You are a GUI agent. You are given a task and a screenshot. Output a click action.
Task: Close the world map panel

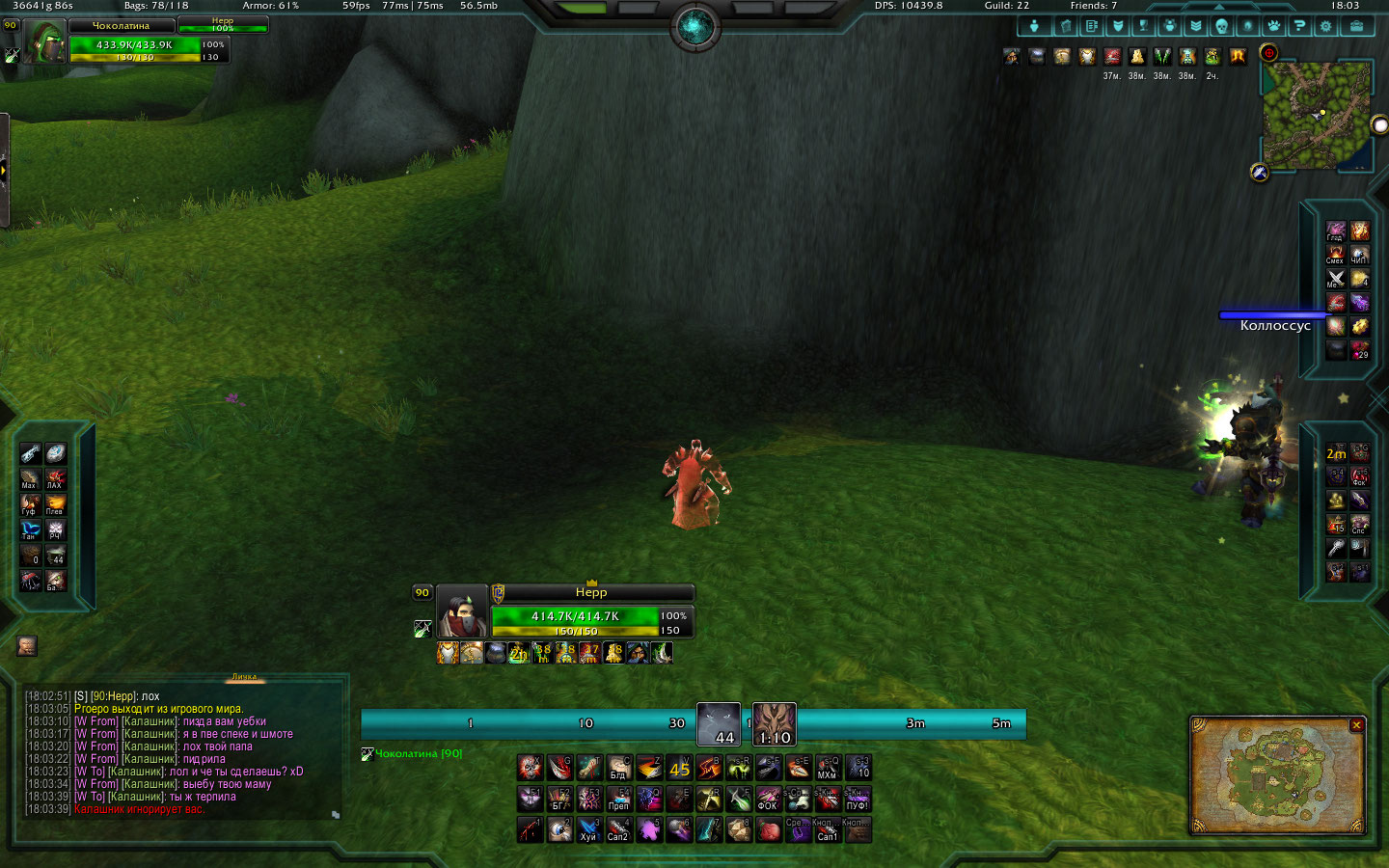tap(1356, 725)
